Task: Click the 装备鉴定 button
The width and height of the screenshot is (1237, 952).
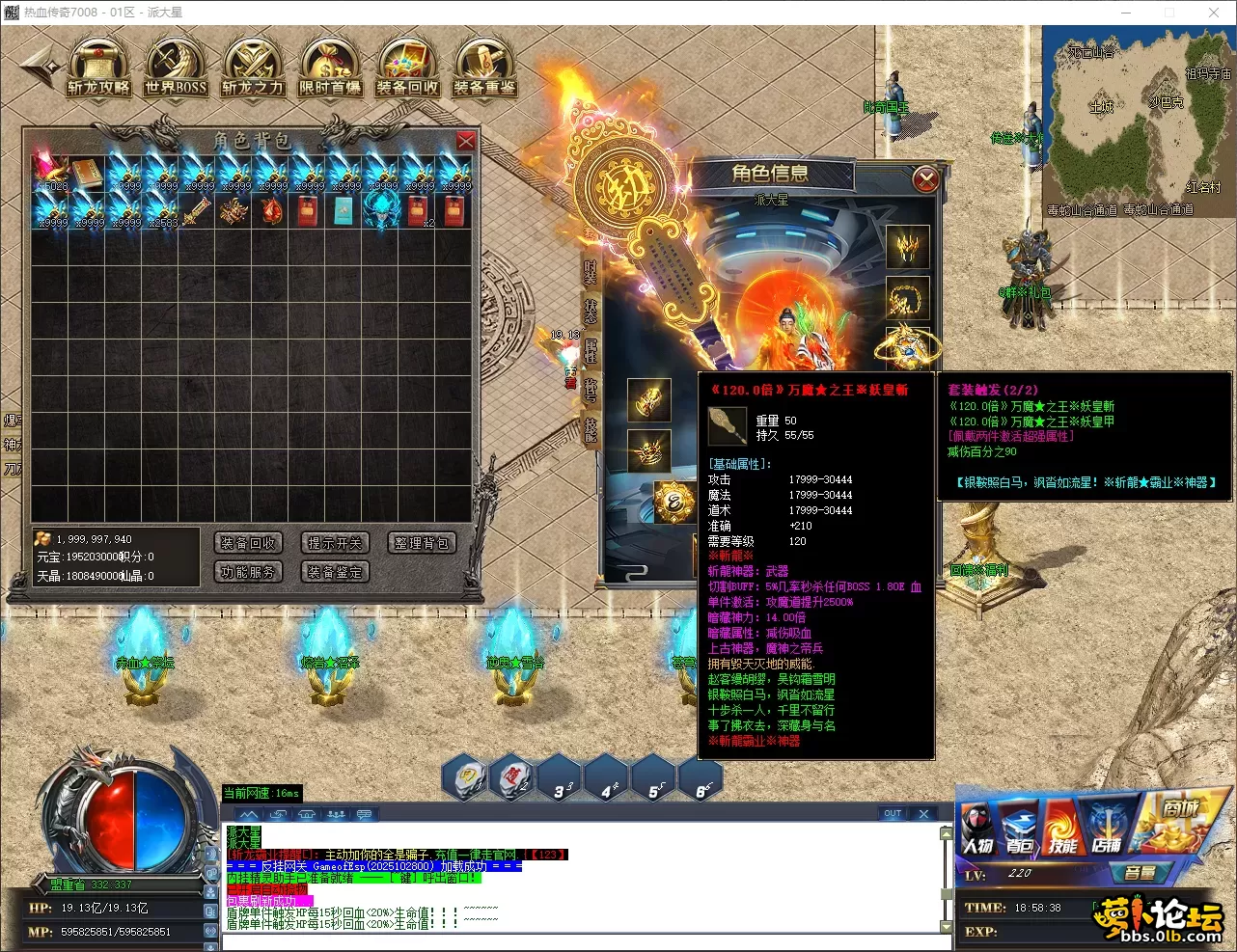Action: 335,572
